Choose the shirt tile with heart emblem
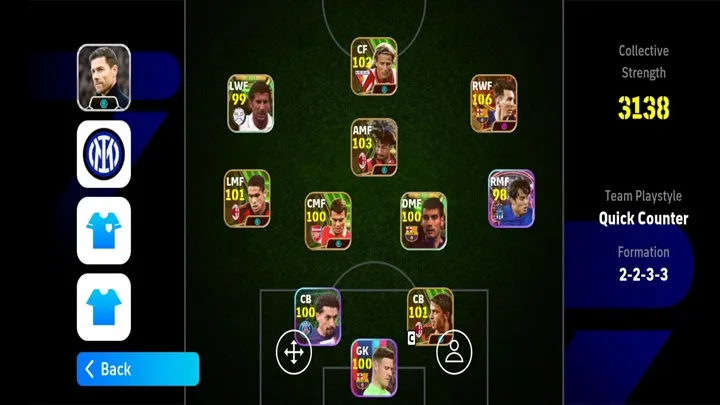 click(104, 230)
